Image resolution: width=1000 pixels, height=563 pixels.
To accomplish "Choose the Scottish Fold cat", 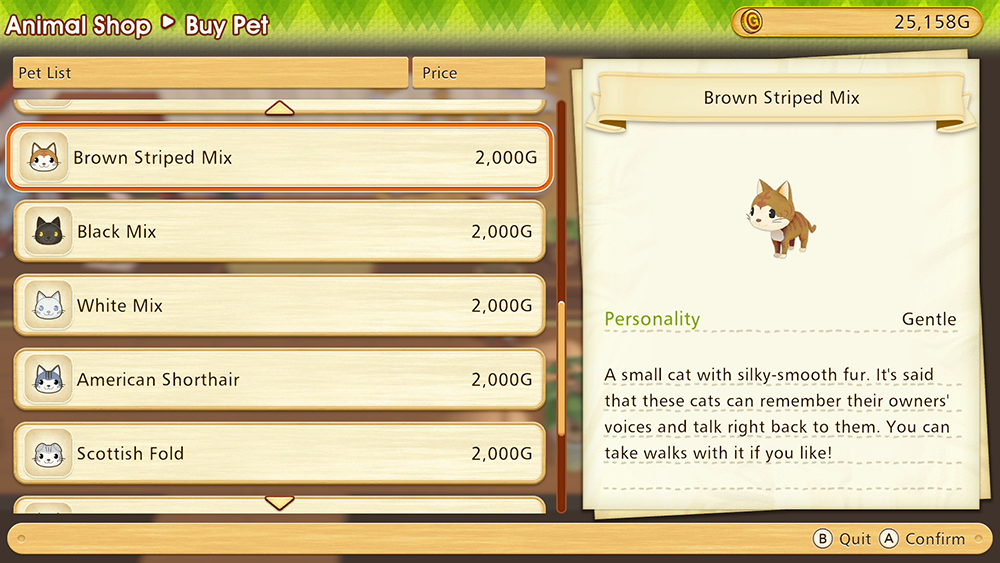I will click(280, 454).
